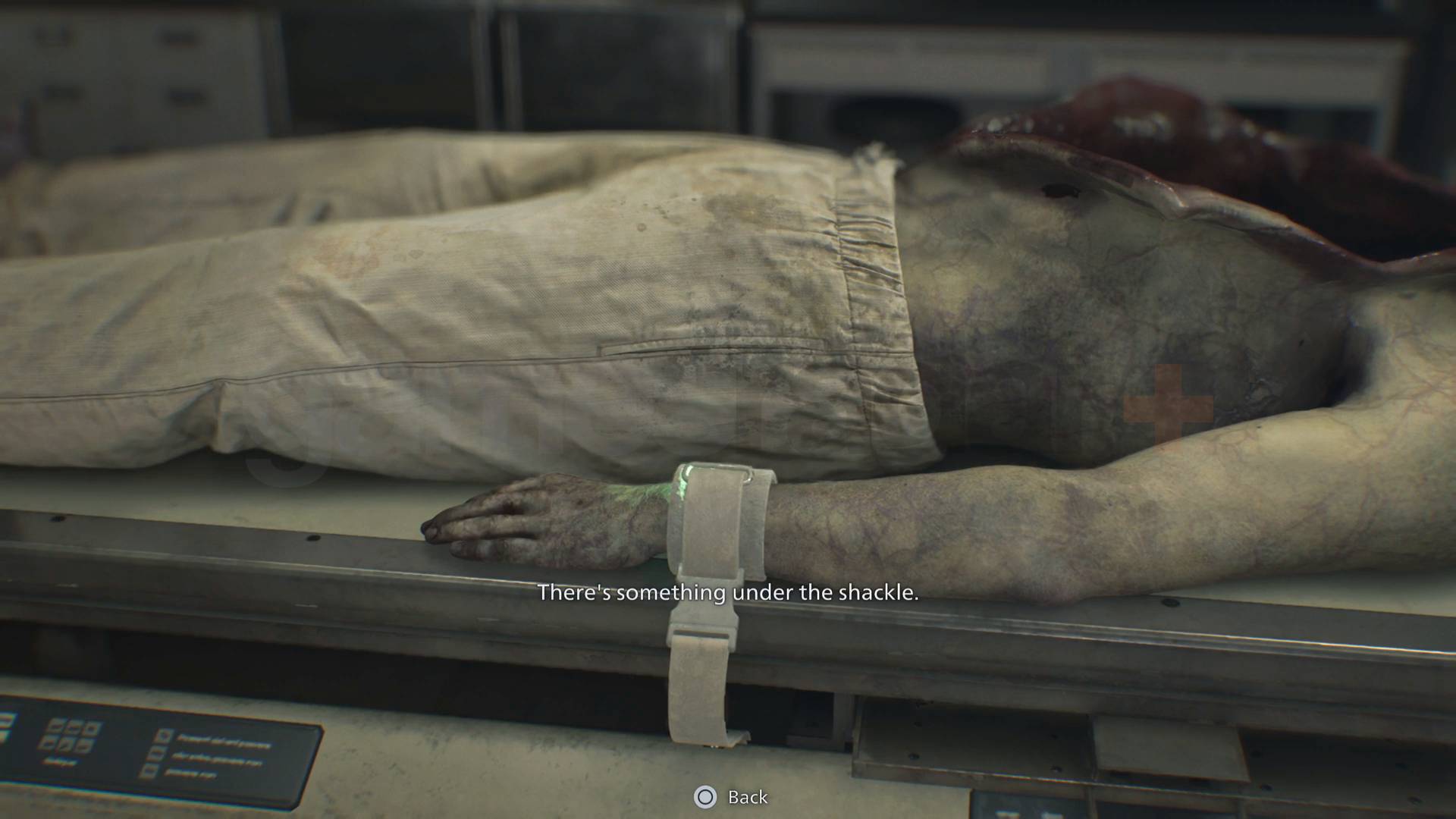Select the top-left button on the bedside keypad
Screen dimensions: 1456x819
click(55, 725)
